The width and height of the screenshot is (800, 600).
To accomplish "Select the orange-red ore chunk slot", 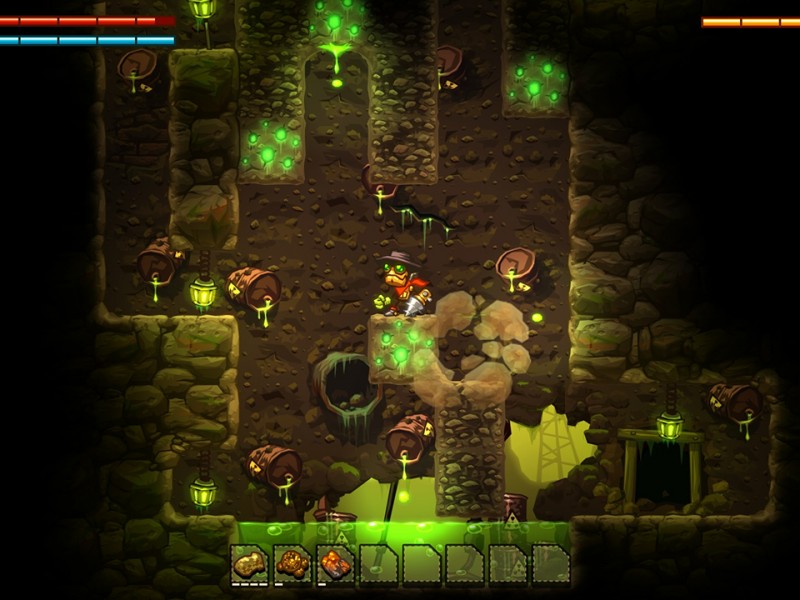I will [335, 564].
